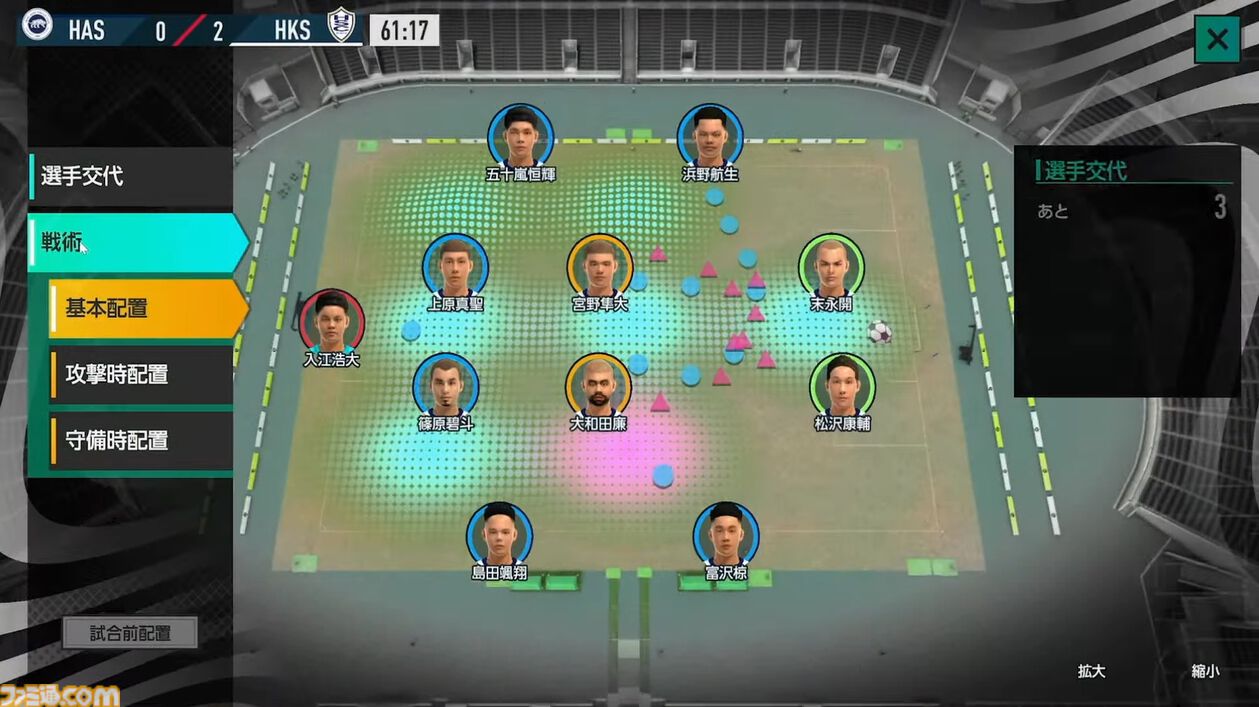Choose the 宮野隼大 player icon
The image size is (1259, 707).
click(x=600, y=267)
